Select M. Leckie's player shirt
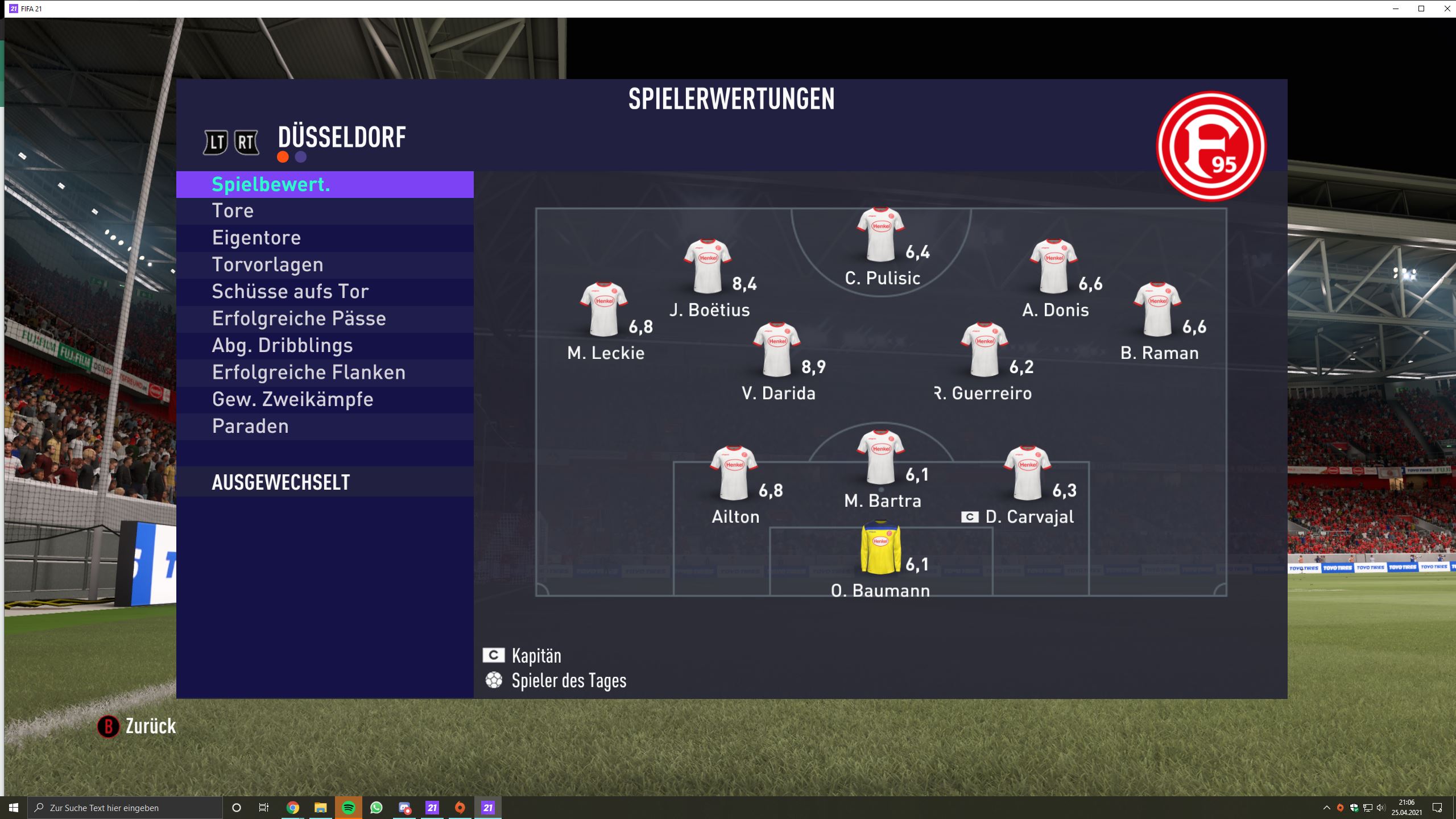The height and width of the screenshot is (819, 1456). coord(603,310)
